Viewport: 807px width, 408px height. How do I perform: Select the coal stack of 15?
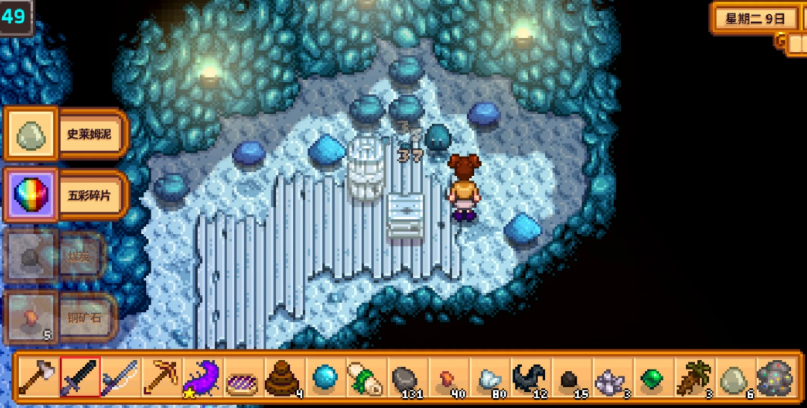(x=570, y=378)
